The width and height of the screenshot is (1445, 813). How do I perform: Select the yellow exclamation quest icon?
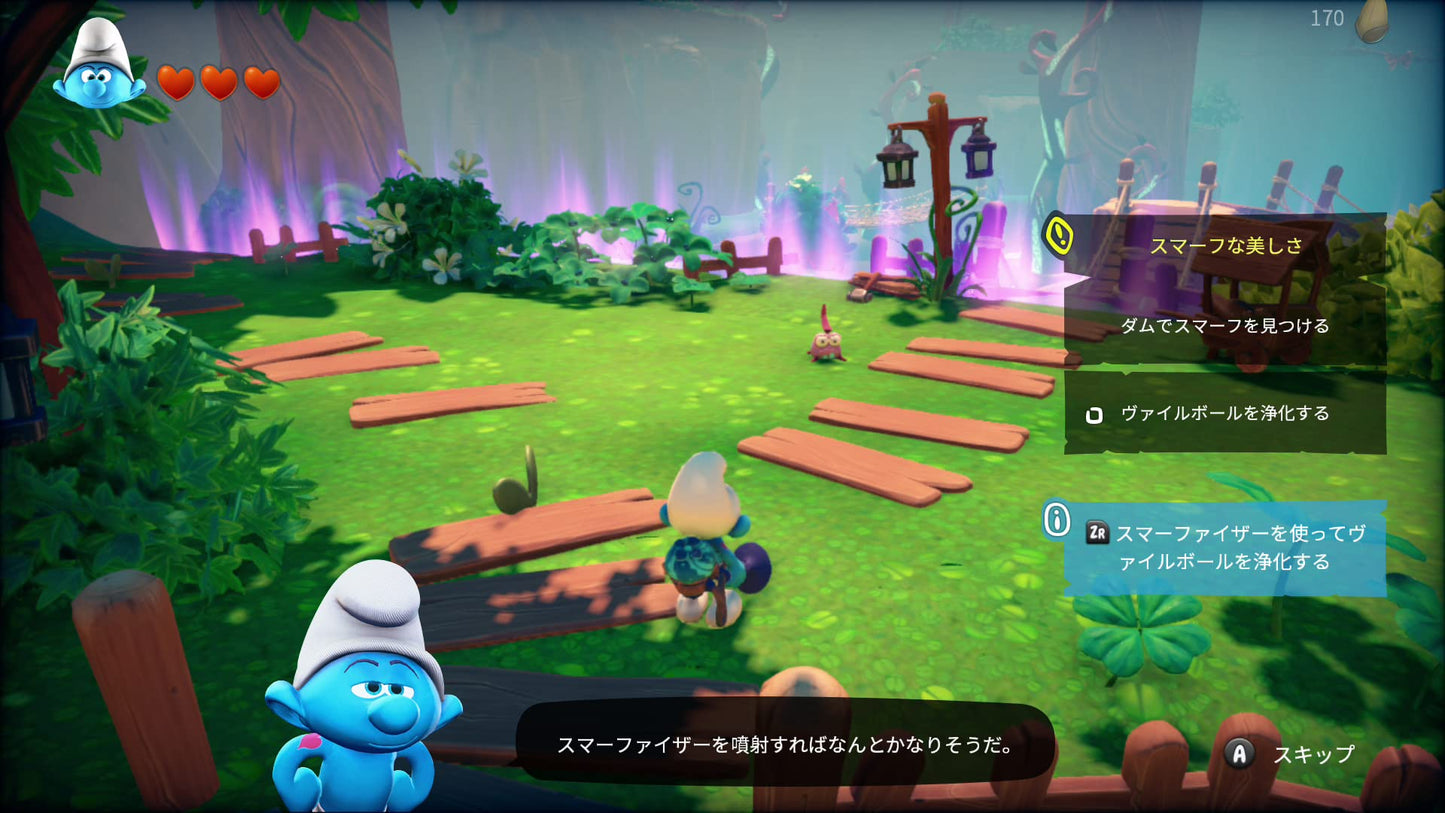coord(1059,237)
